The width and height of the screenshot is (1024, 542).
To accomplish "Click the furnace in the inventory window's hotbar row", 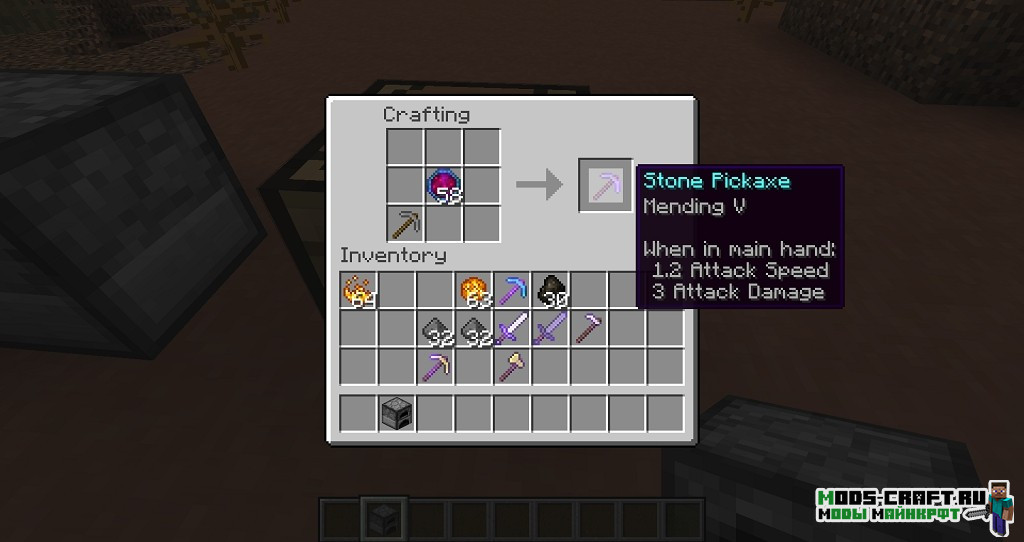I will pyautogui.click(x=397, y=412).
